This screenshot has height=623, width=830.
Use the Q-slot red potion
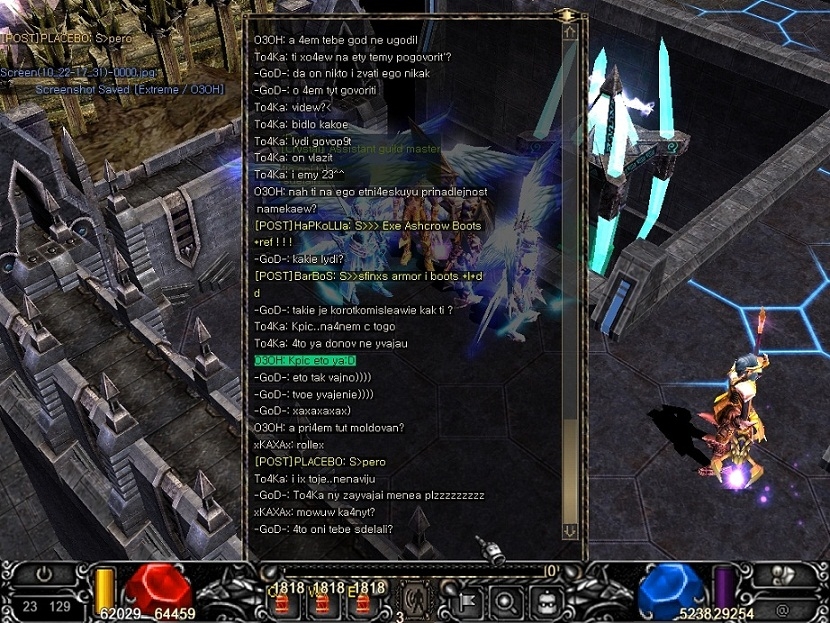[x=282, y=602]
